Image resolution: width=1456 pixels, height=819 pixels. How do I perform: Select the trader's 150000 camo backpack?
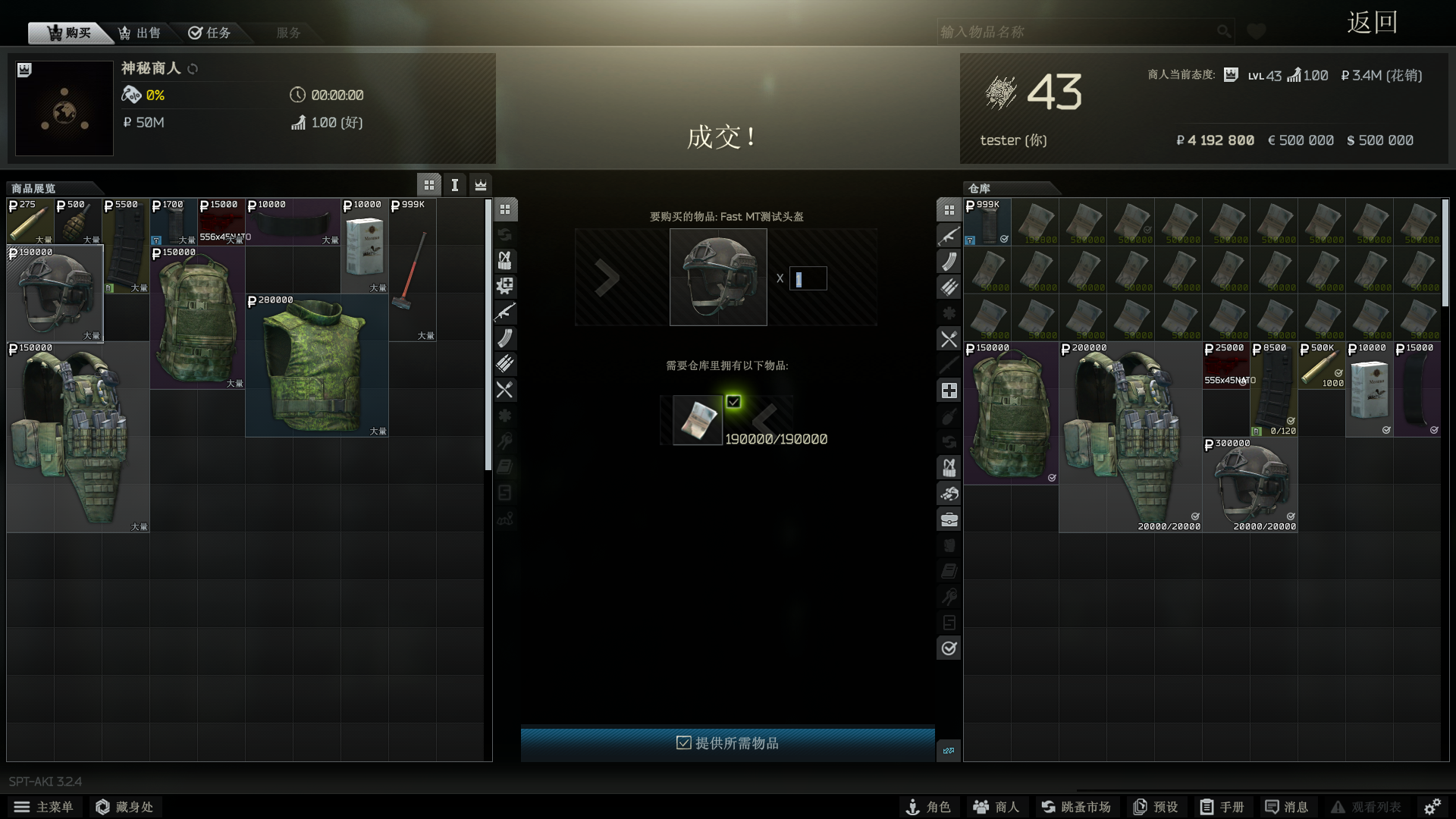click(x=197, y=318)
